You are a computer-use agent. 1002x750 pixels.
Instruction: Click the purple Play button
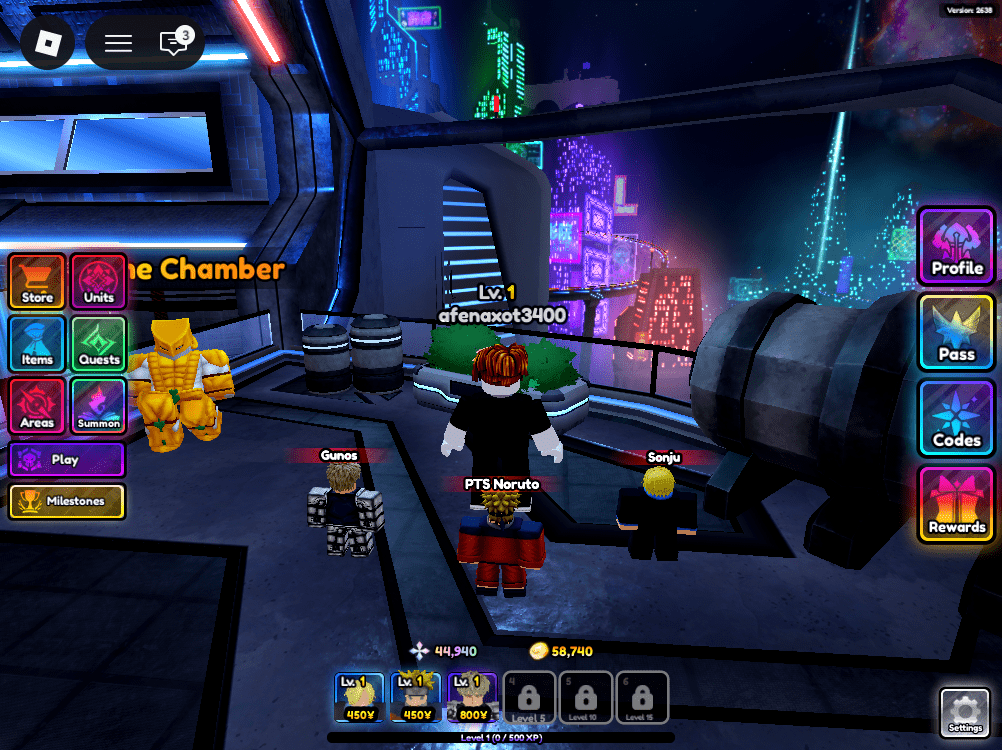pos(67,460)
